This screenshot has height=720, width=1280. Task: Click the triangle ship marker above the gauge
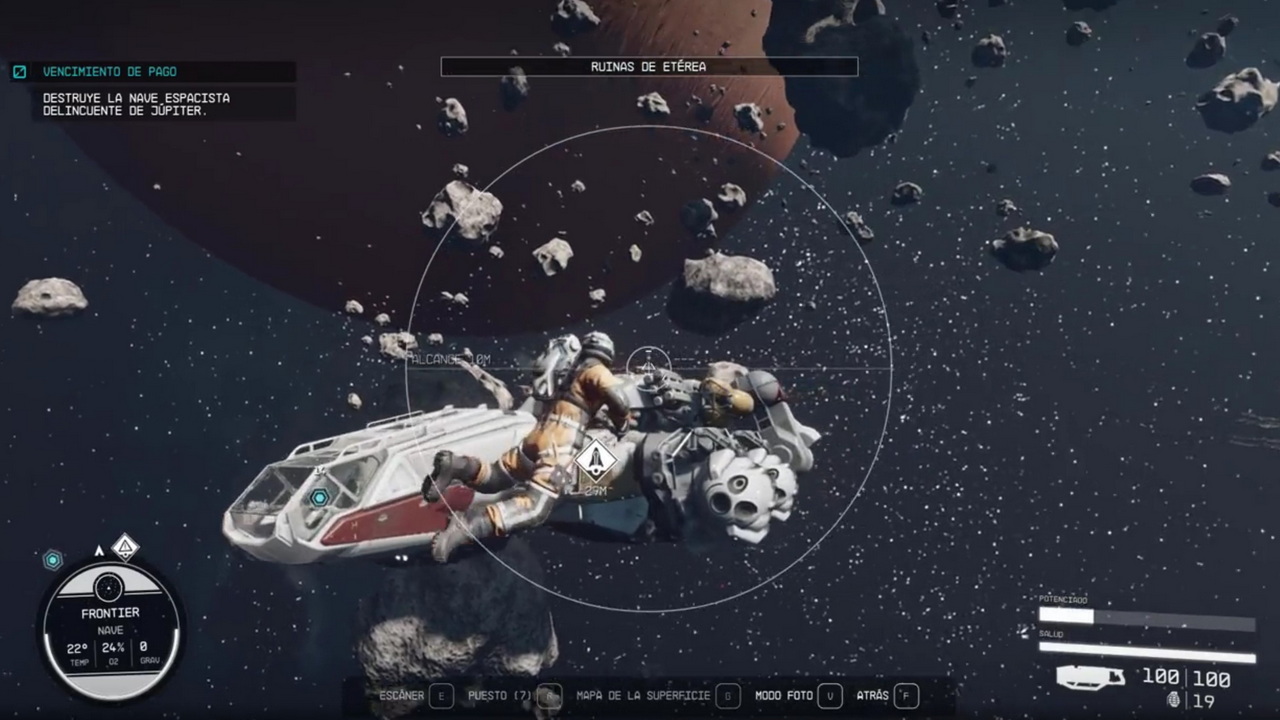tap(125, 547)
